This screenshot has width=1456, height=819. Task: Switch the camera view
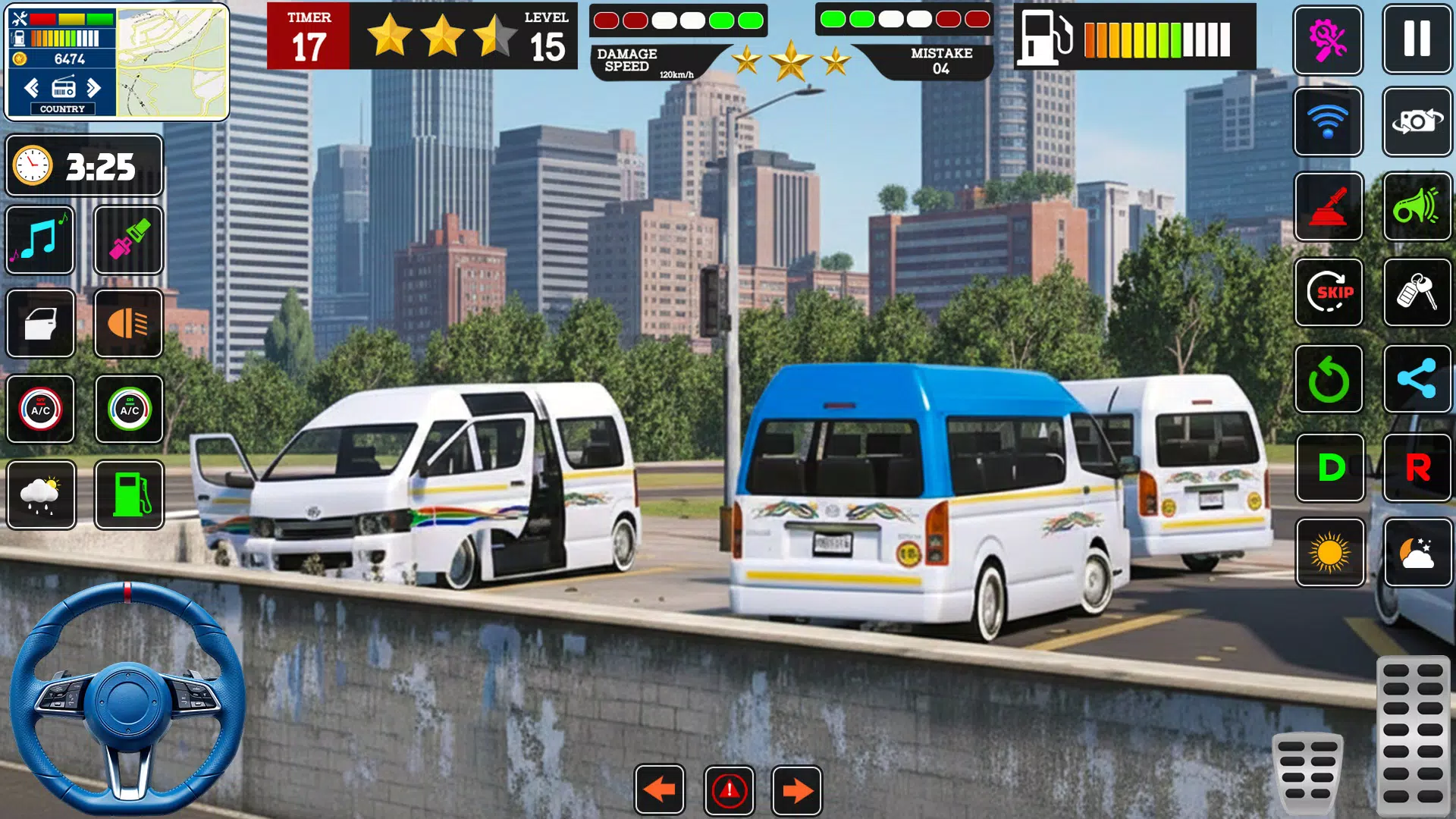click(1417, 121)
